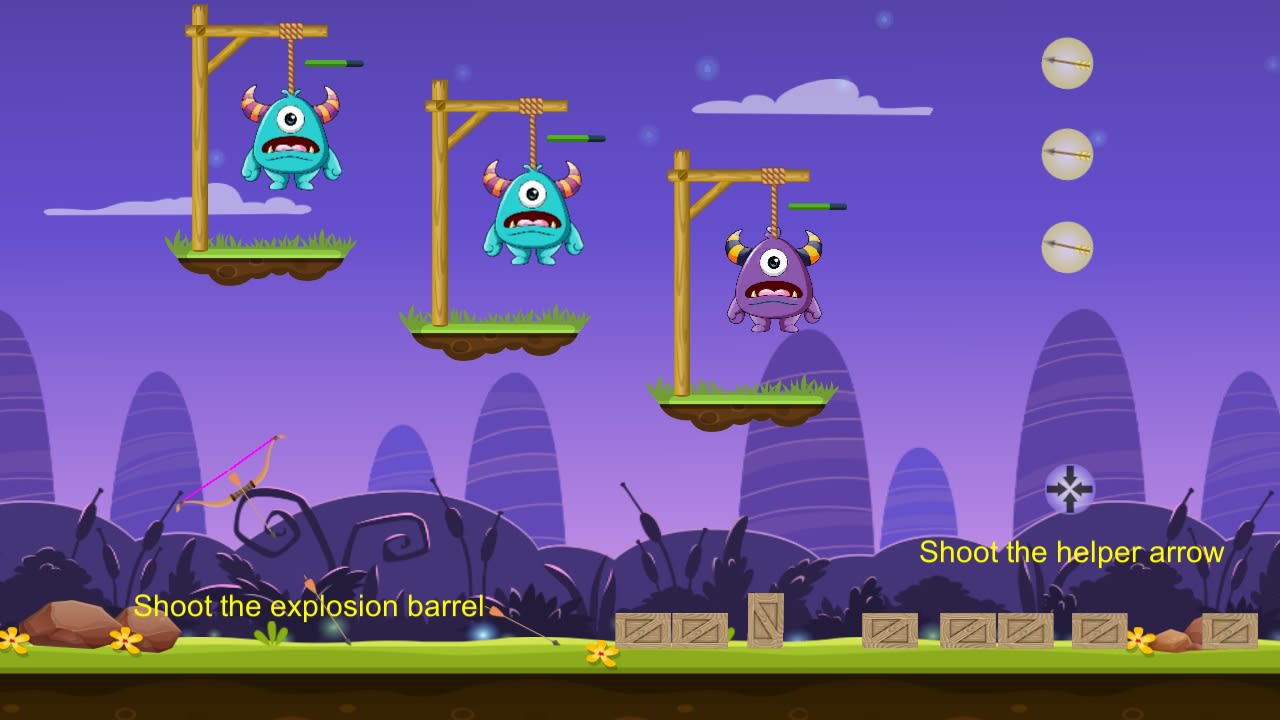Click the leftmost monster's health indicator

332,61
